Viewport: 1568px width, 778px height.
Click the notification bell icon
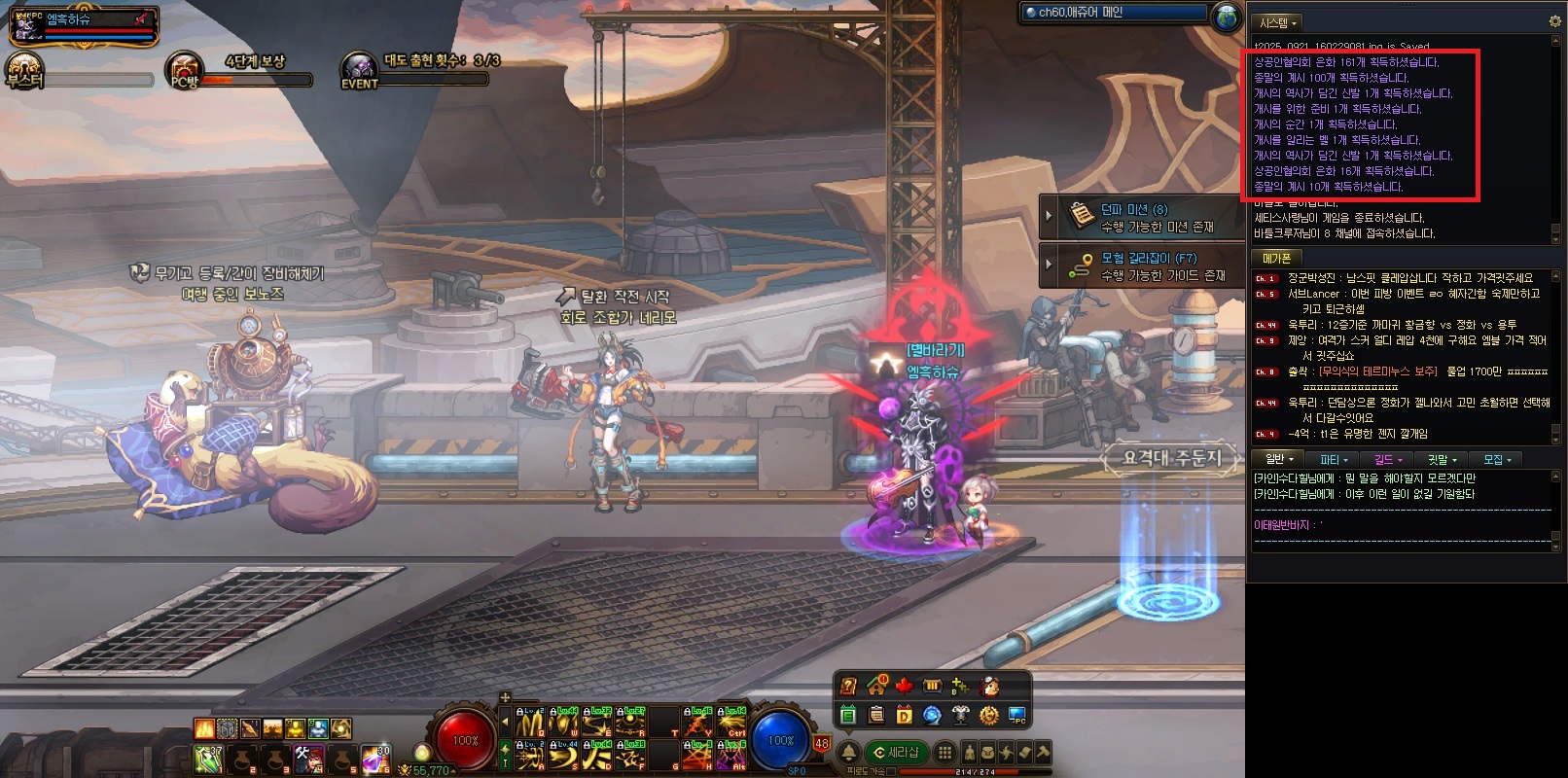point(848,752)
